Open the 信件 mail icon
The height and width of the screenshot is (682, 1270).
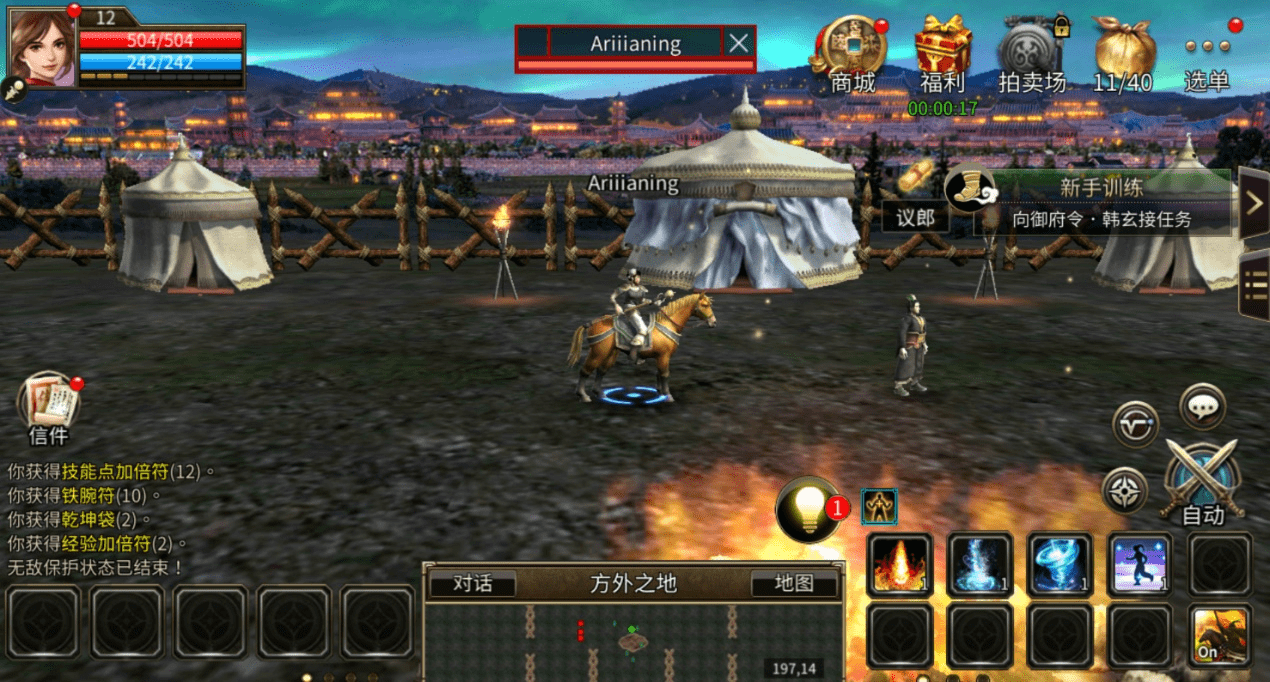48,403
